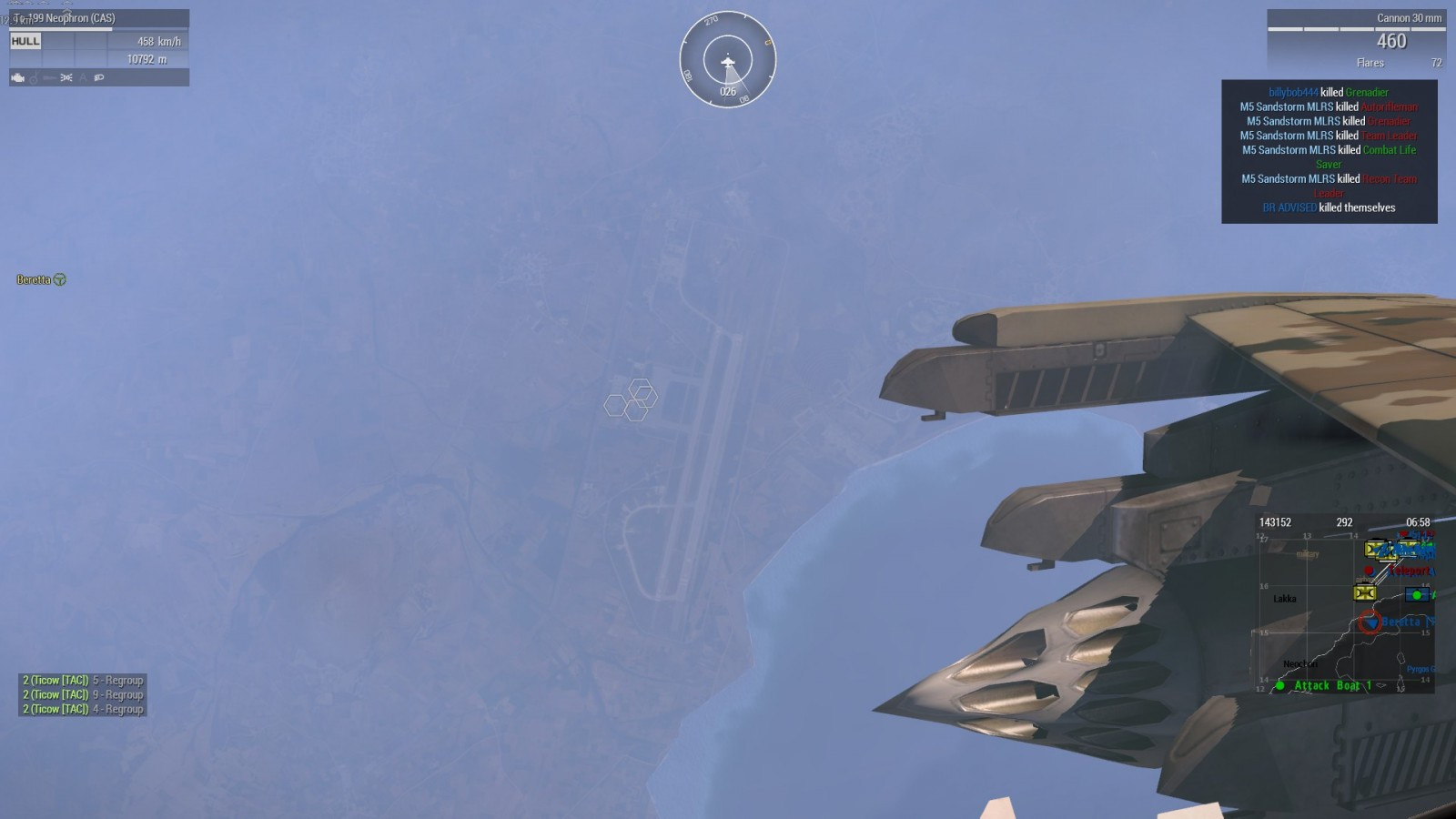Viewport: 1456px width, 819px height.
Task: Click the HULL damage indicator
Action: pyautogui.click(x=25, y=41)
